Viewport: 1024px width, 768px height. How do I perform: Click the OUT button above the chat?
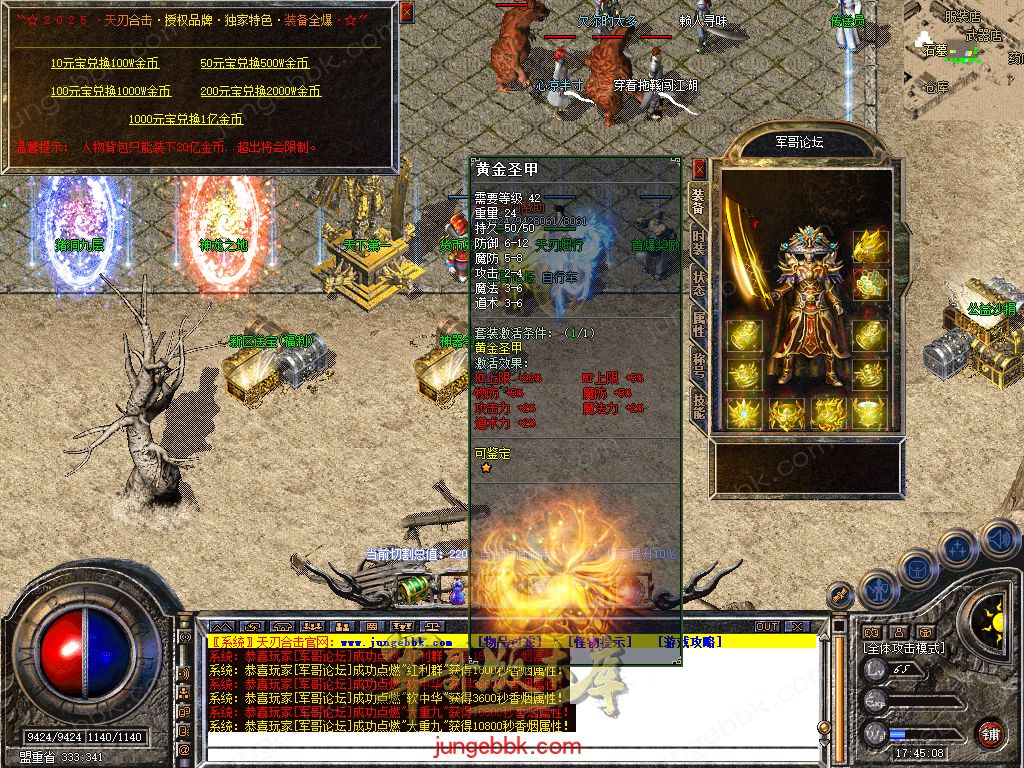(767, 626)
